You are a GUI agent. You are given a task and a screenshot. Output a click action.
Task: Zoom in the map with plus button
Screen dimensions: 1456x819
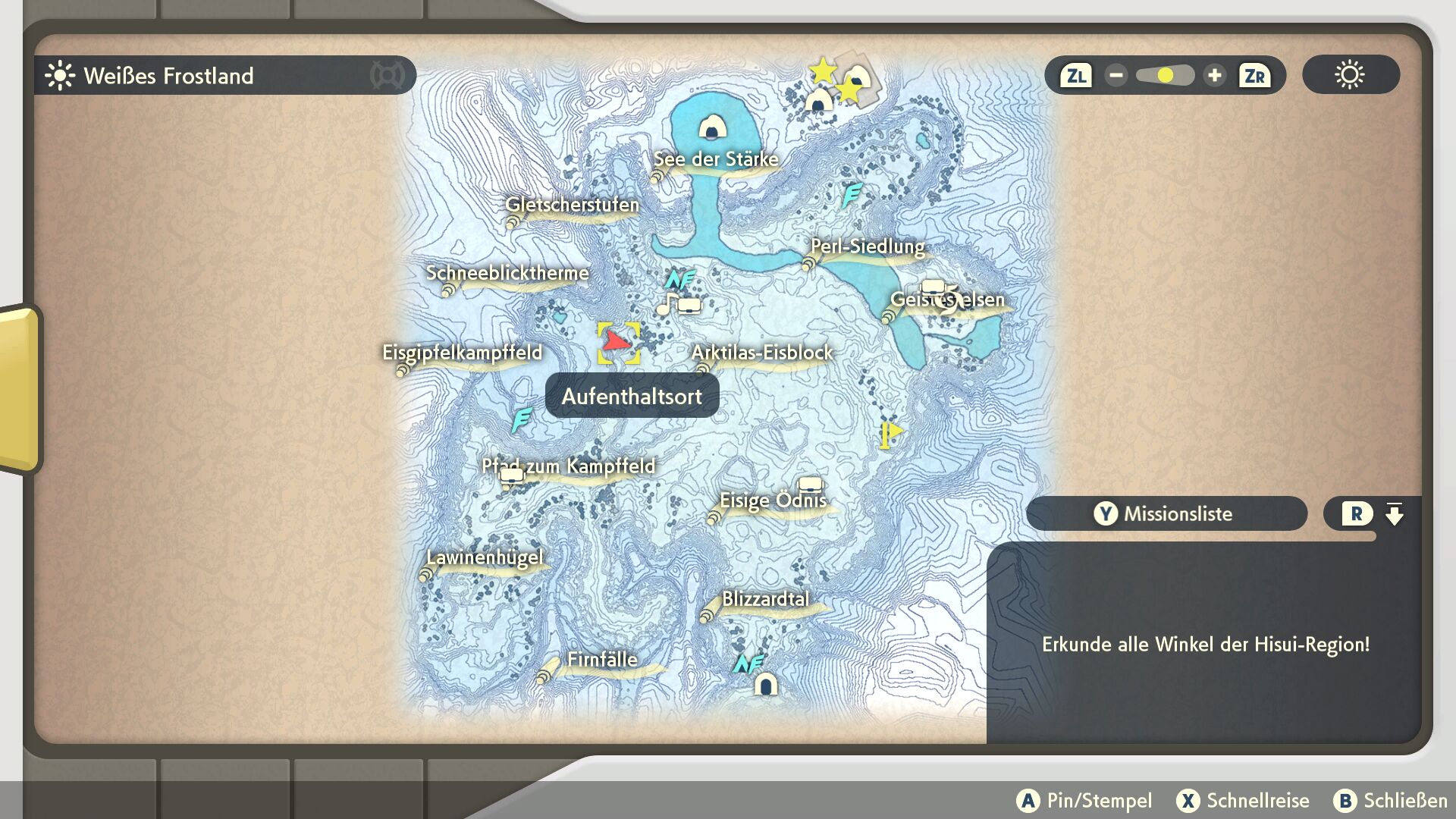click(x=1214, y=76)
